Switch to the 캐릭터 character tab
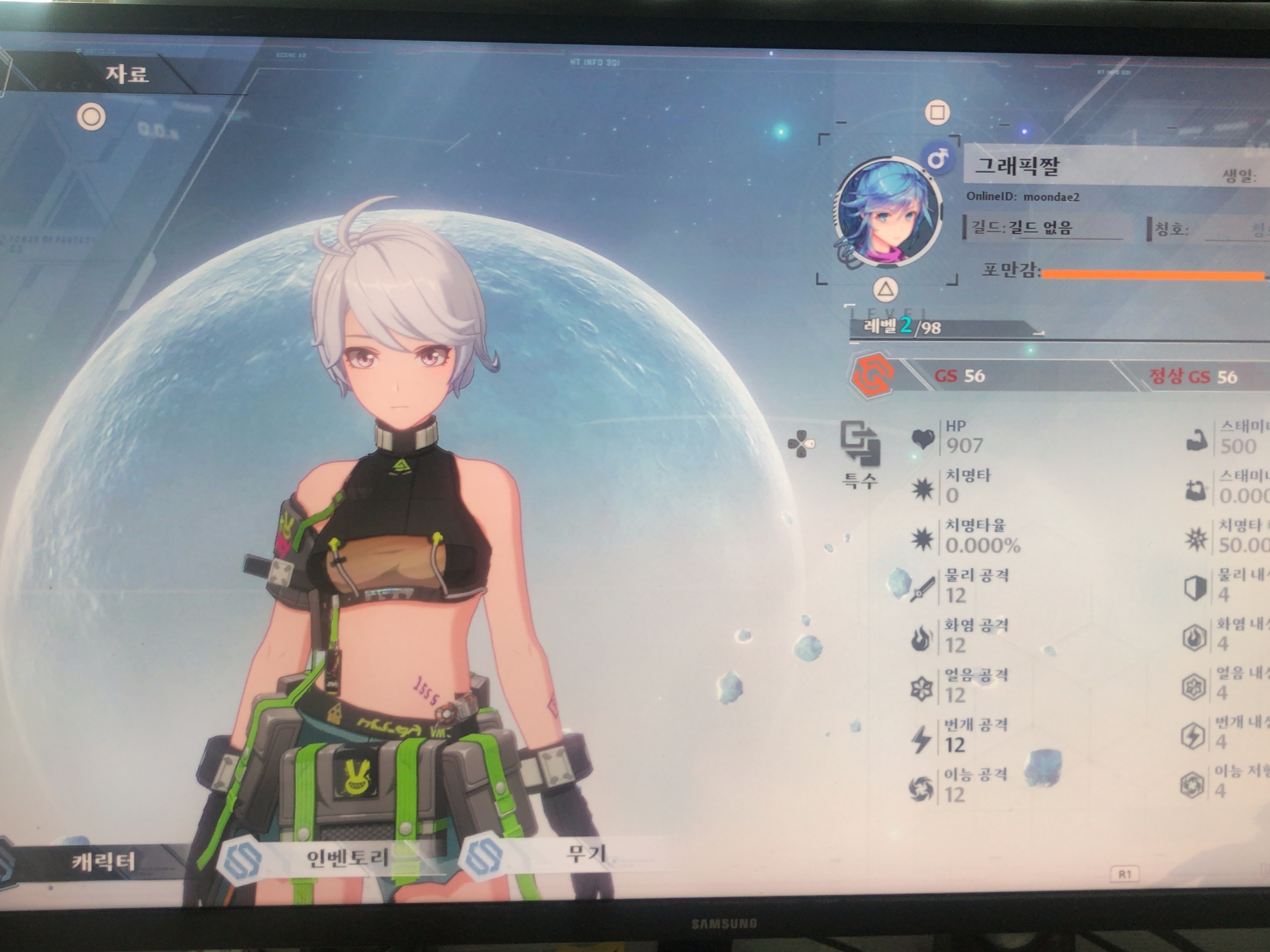The width and height of the screenshot is (1270, 952). [103, 861]
